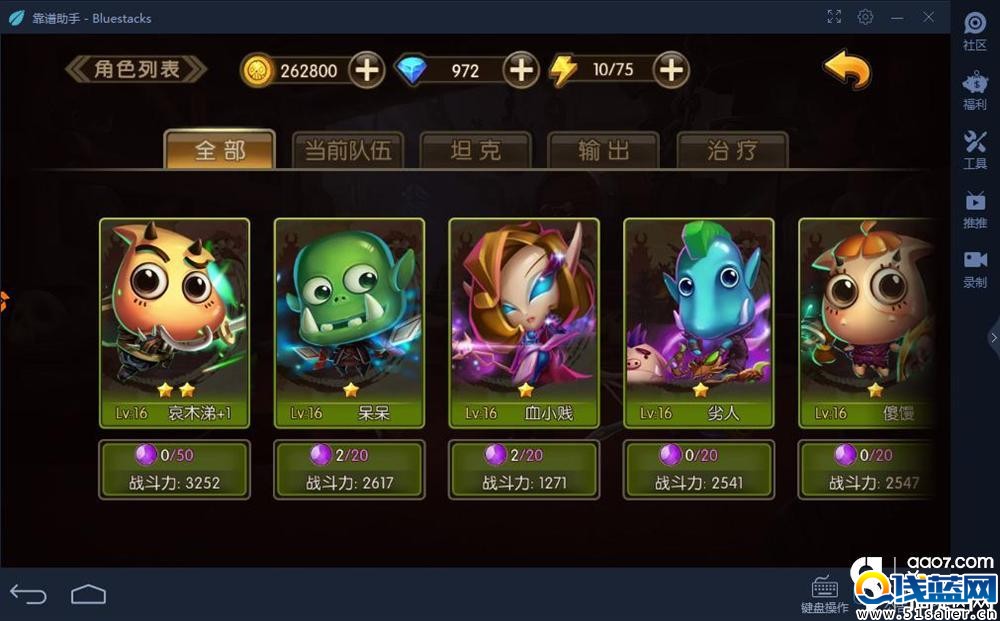The width and height of the screenshot is (1000, 621).
Task: Click the yellow back arrow button
Action: click(x=846, y=70)
